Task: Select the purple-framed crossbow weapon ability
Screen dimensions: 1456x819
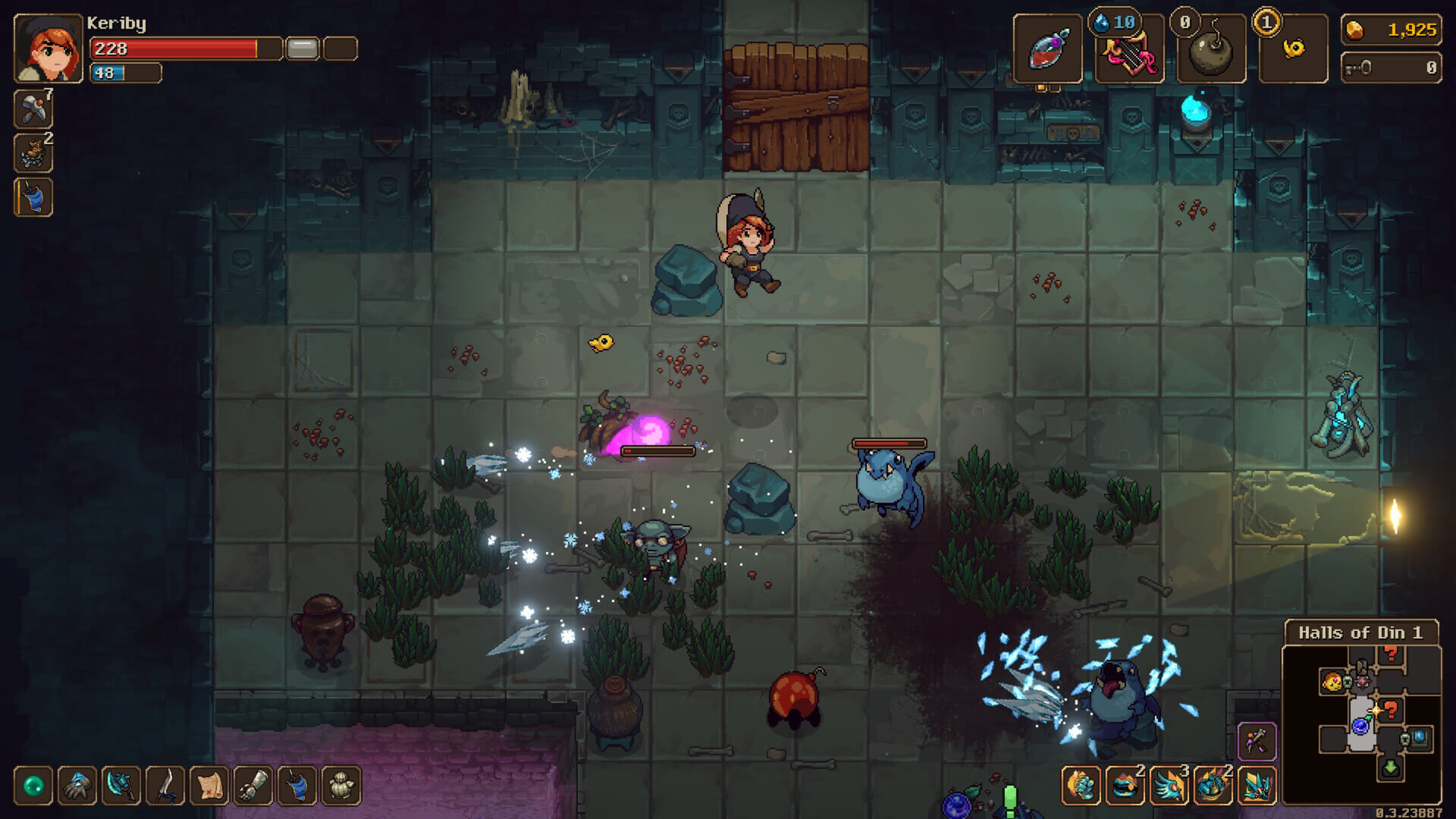Action: 1257,741
